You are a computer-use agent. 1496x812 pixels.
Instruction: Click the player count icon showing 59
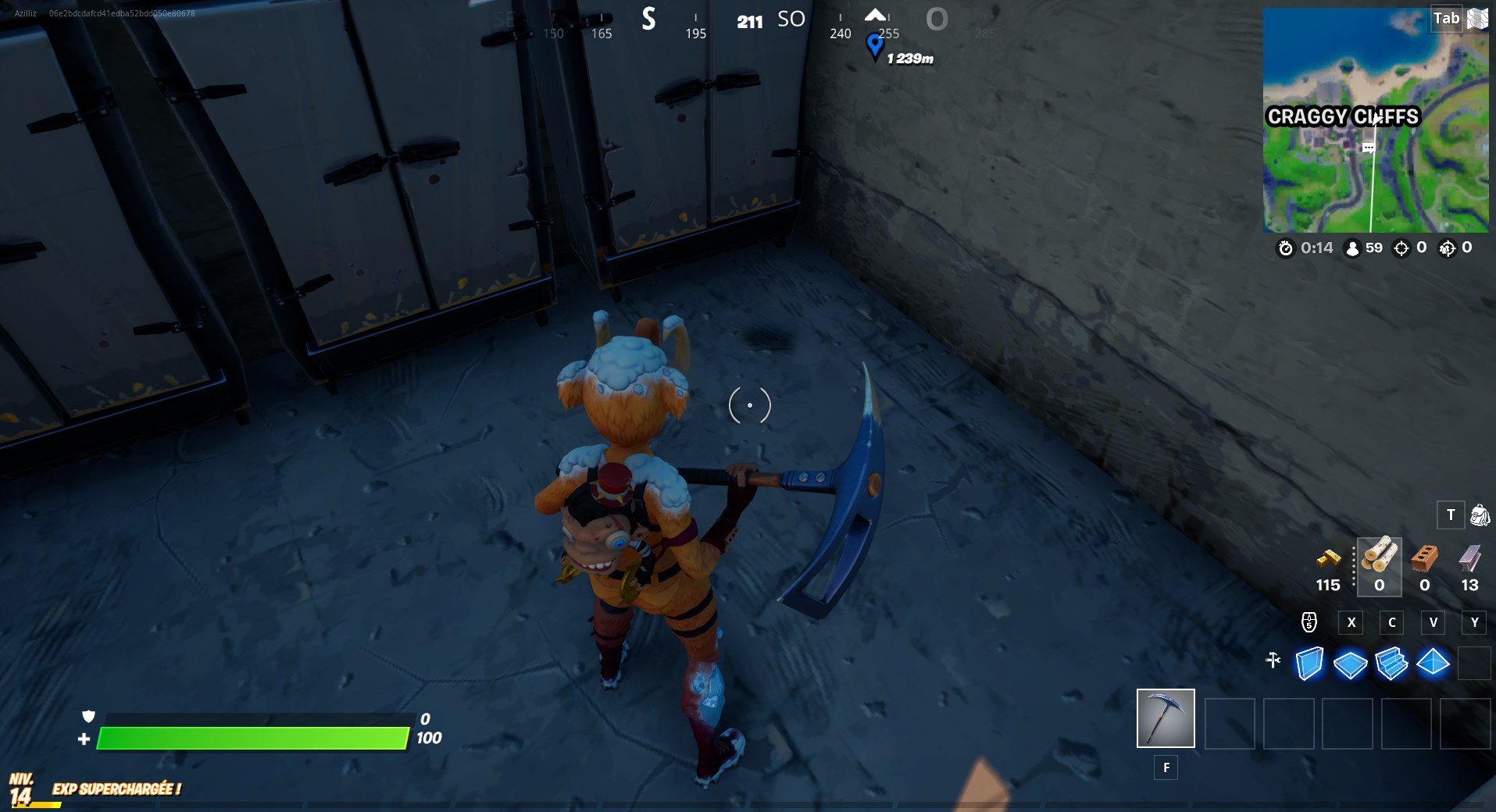(1352, 249)
